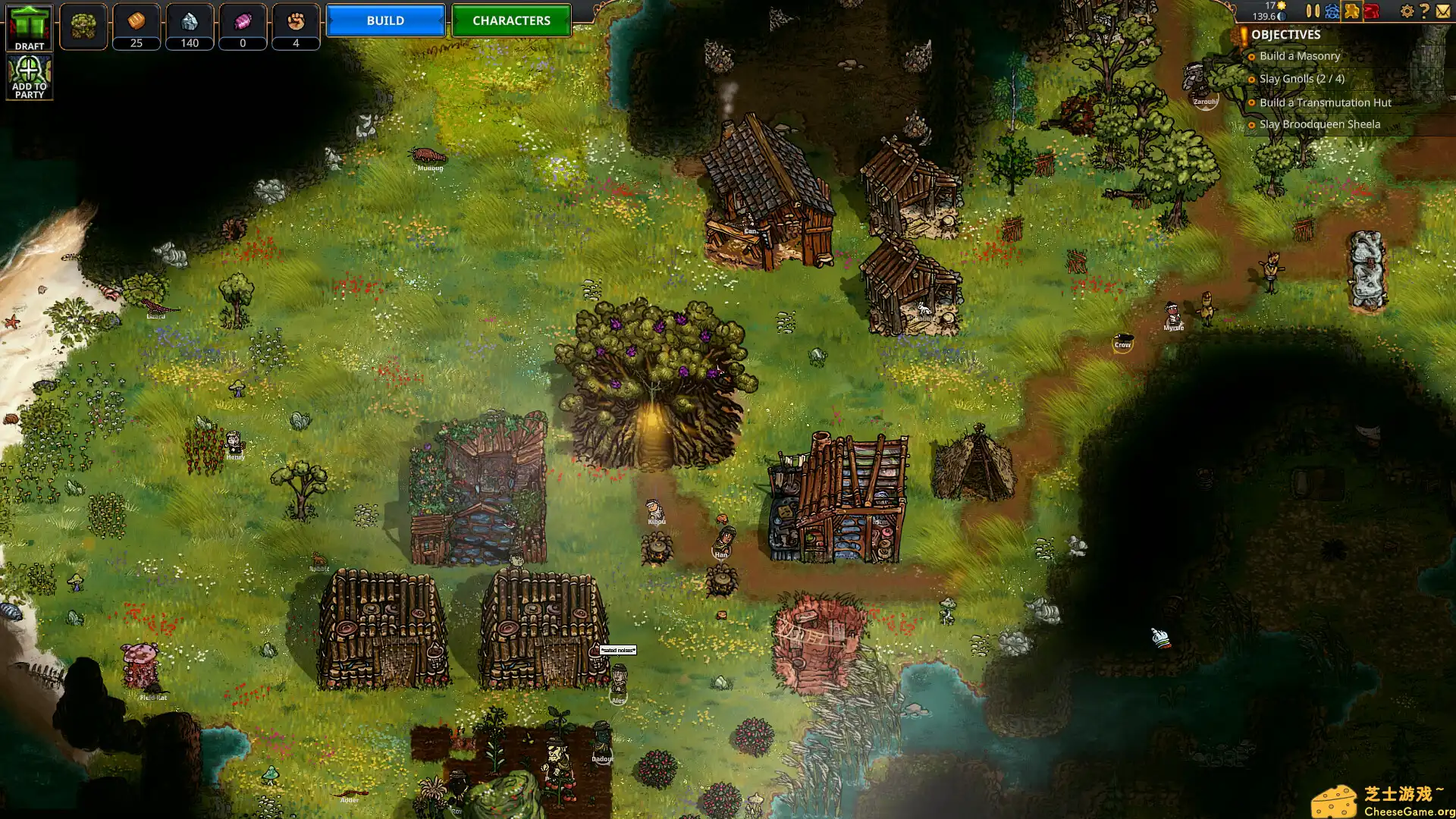Viewport: 1456px width, 819px height.
Task: Select the red fast speed icon
Action: pos(1371,11)
